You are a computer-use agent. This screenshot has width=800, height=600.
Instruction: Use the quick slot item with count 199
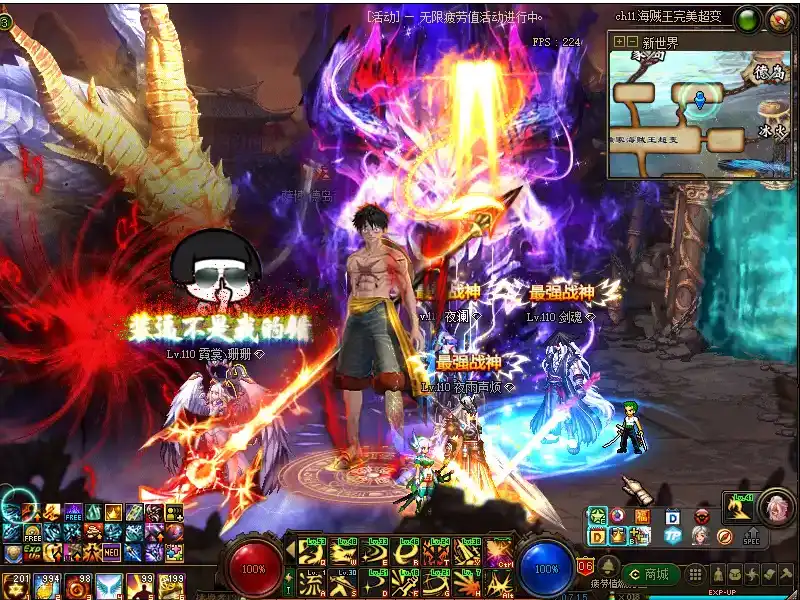170,583
